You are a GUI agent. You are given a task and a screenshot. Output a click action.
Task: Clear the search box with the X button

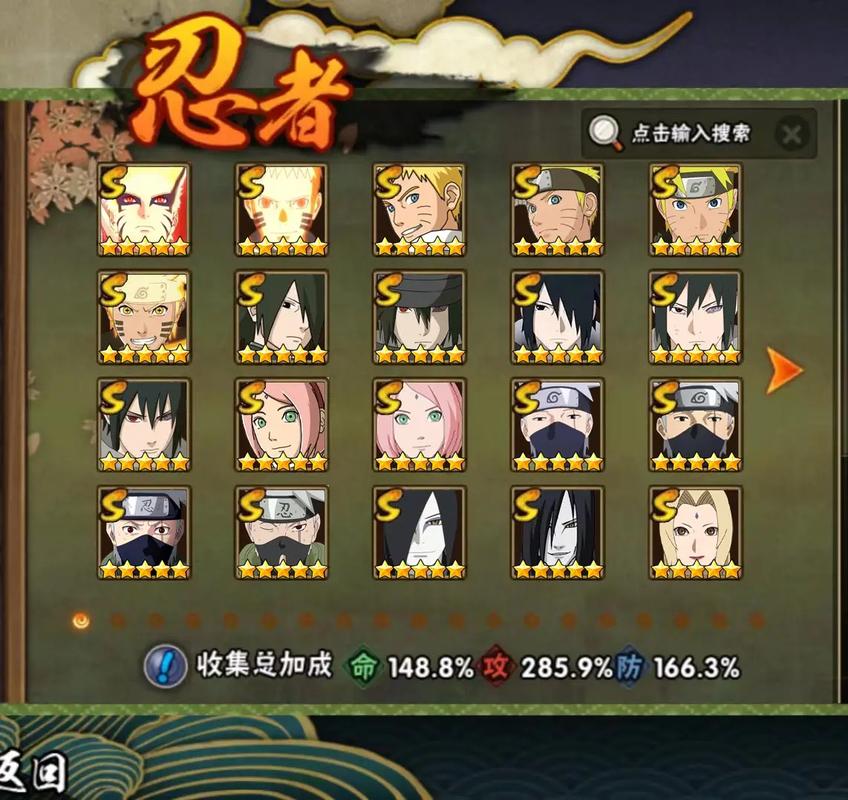[x=791, y=134]
